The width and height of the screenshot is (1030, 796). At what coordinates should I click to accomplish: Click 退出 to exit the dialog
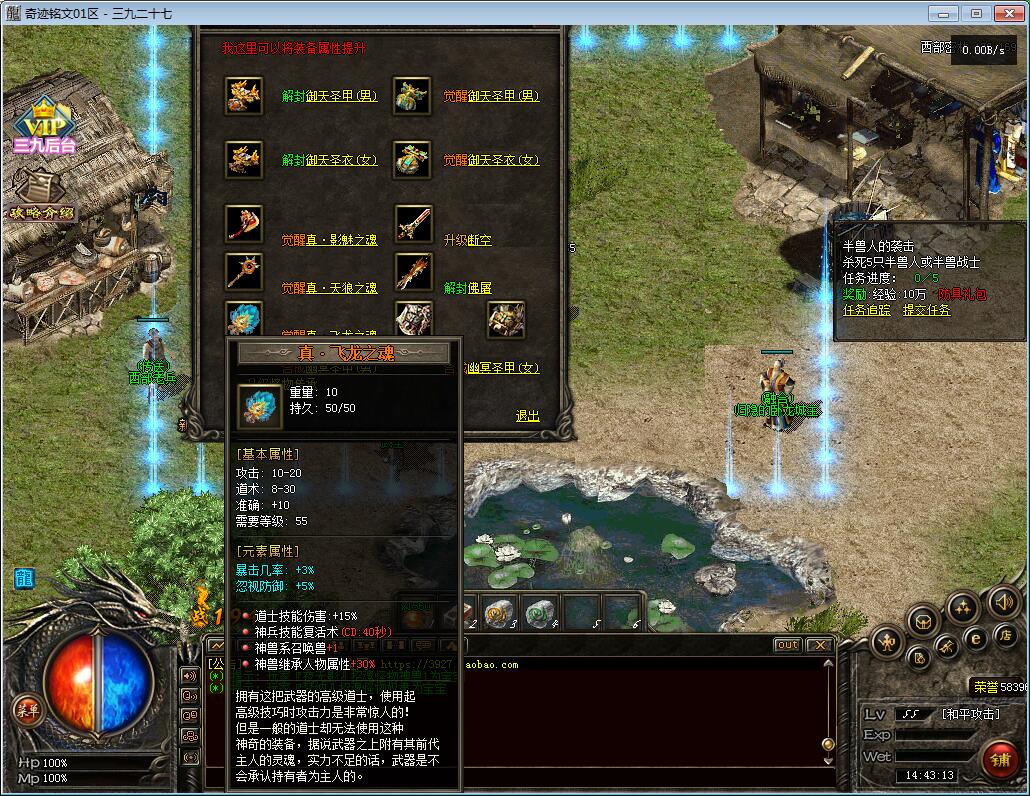(527, 416)
